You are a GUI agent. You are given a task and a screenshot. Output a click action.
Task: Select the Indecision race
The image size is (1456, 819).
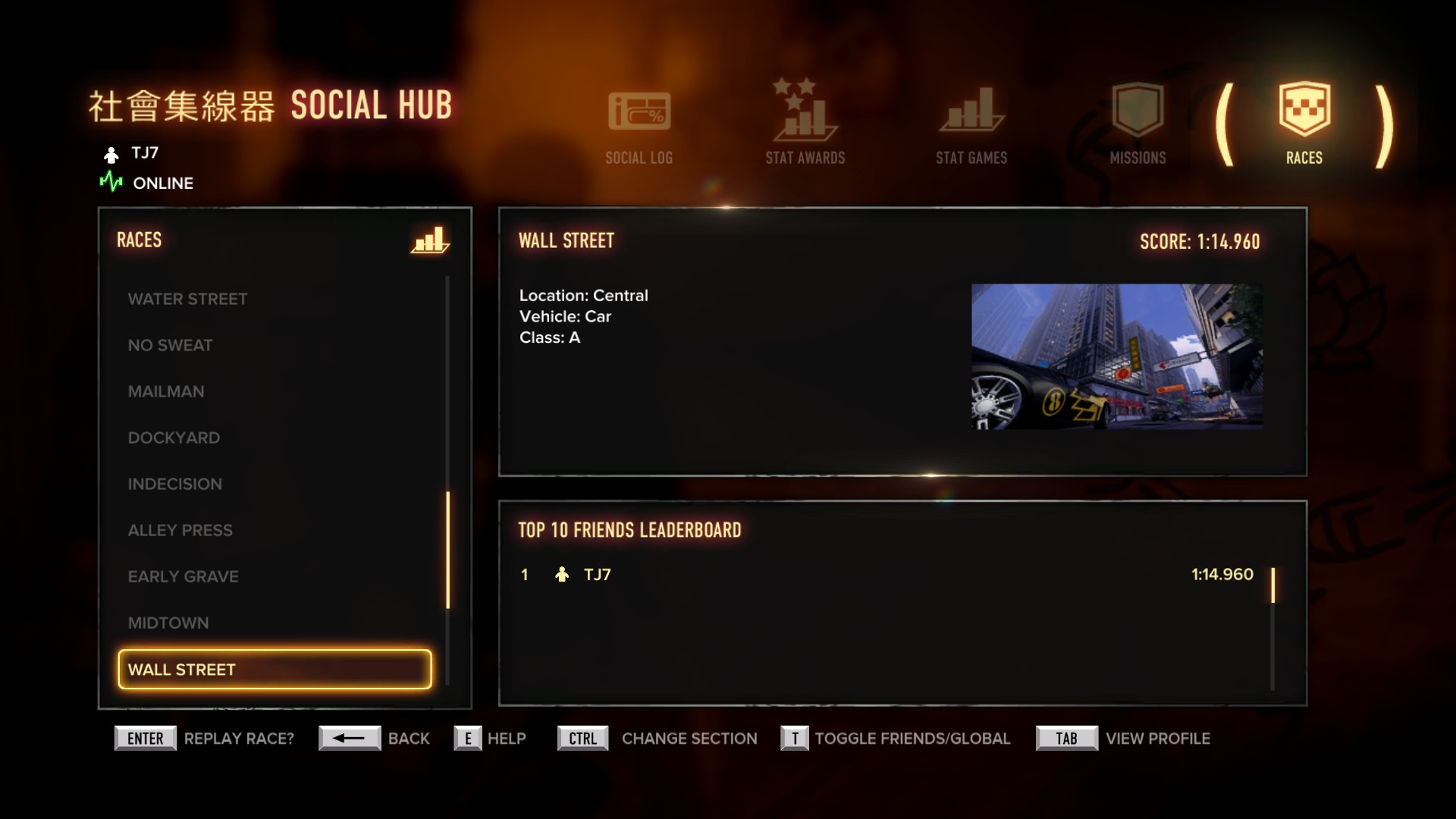click(174, 484)
